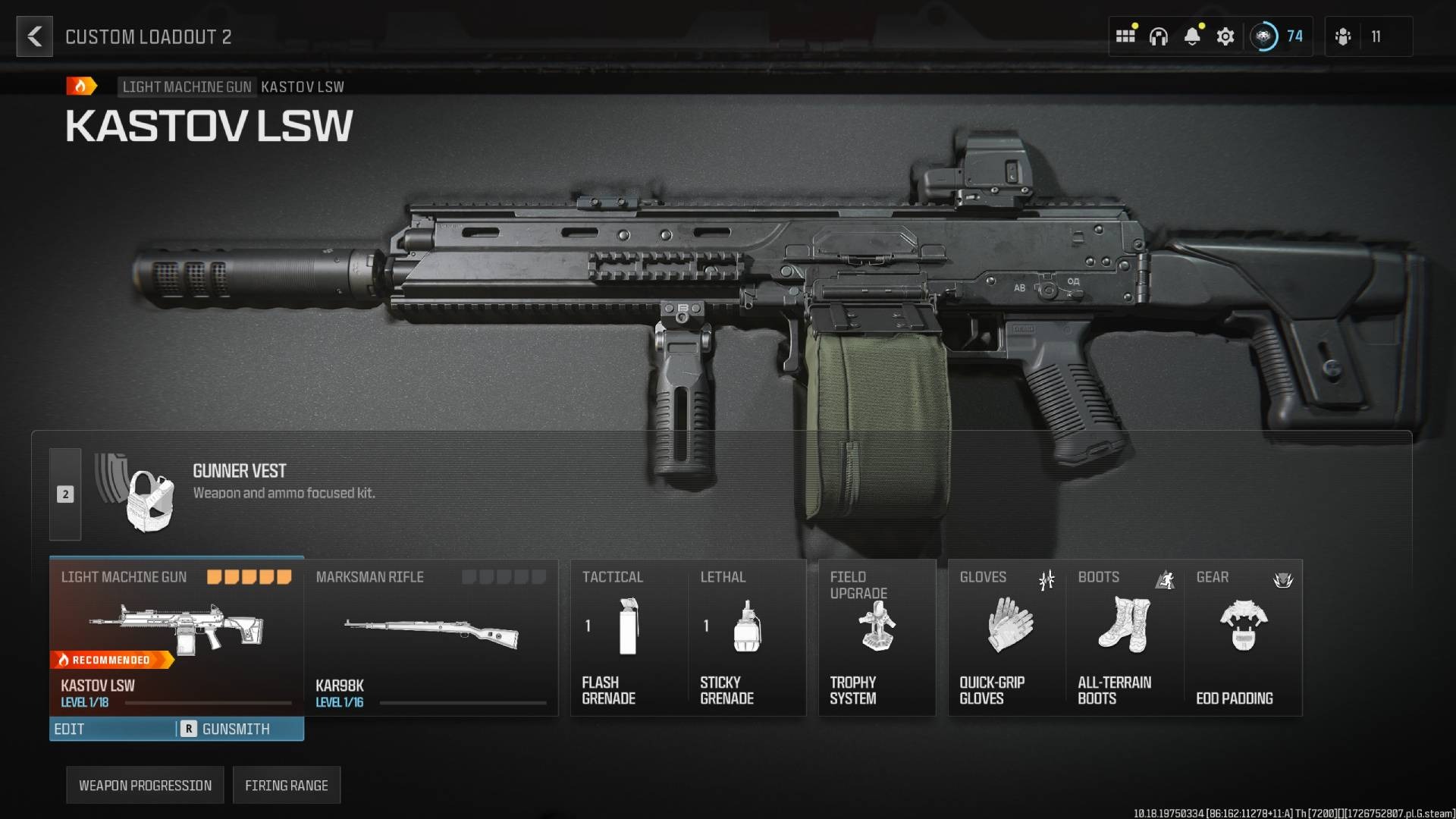Open the headset voice chat icon
Image resolution: width=1456 pixels, height=819 pixels.
pyautogui.click(x=1158, y=36)
